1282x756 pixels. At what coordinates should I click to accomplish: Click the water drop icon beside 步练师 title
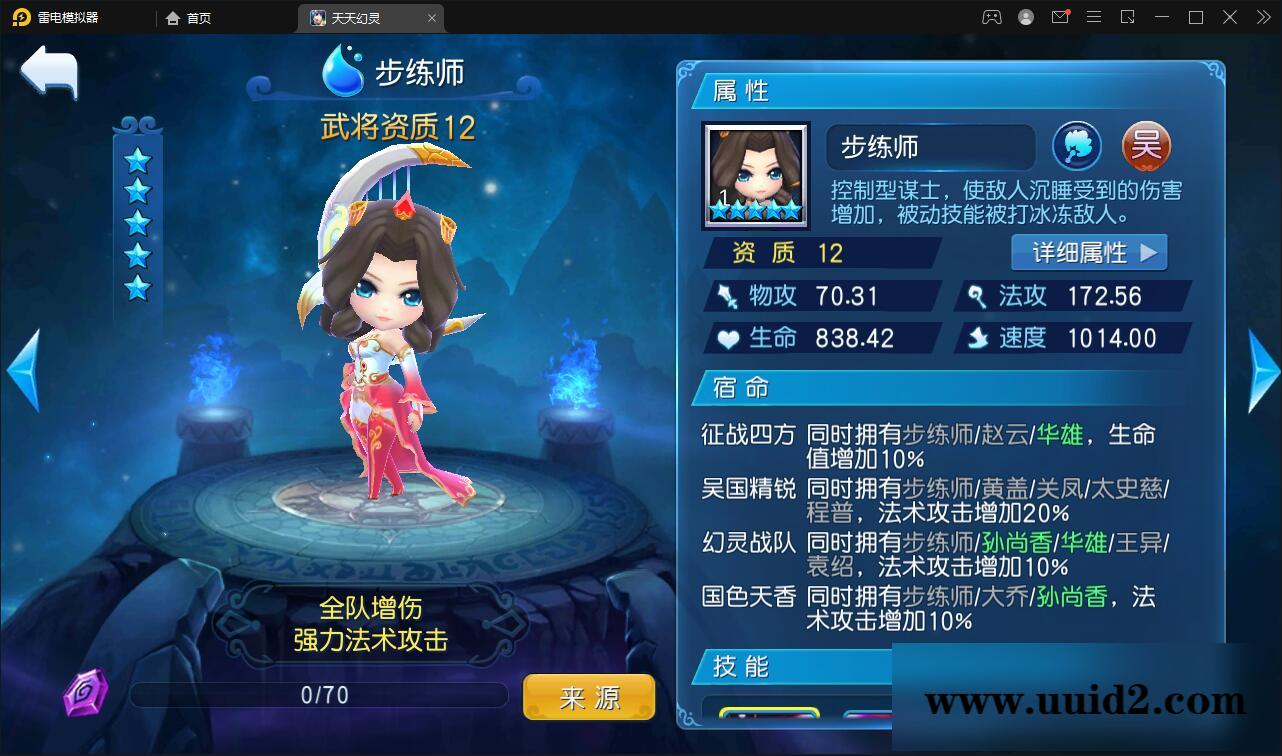tap(343, 70)
